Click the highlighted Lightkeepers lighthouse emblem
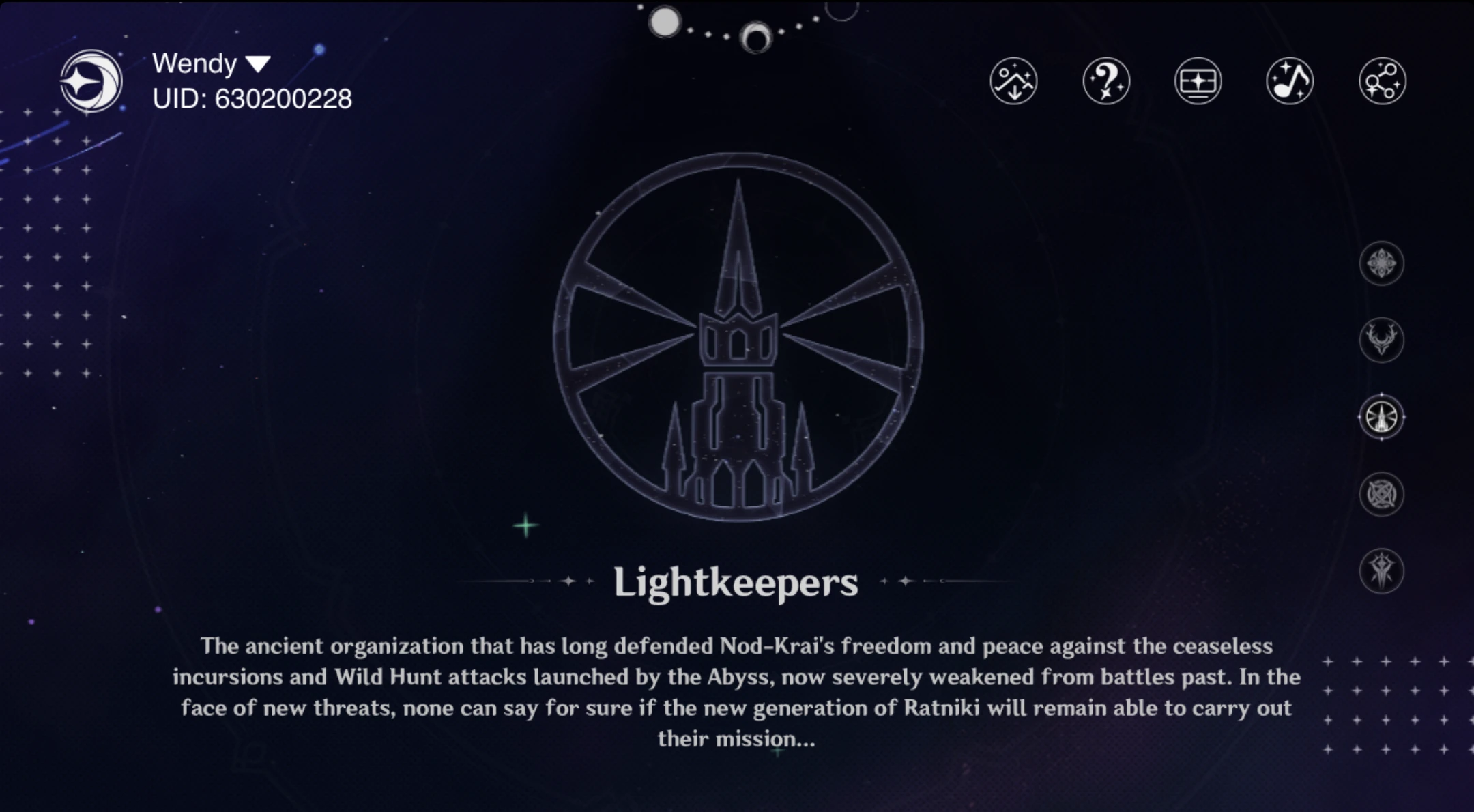The height and width of the screenshot is (812, 1474). [x=1382, y=417]
